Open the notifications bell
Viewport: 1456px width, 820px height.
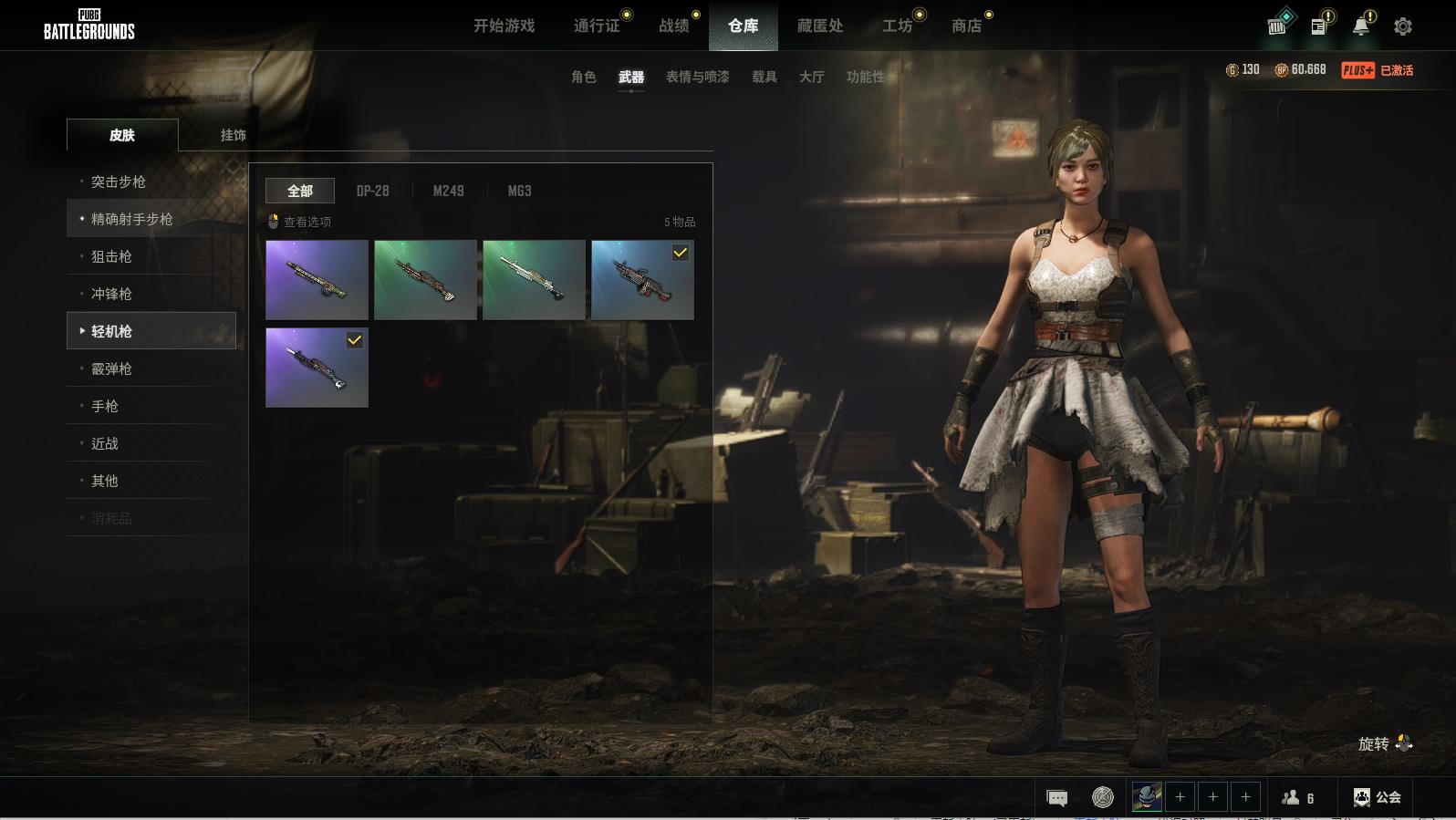point(1360,26)
